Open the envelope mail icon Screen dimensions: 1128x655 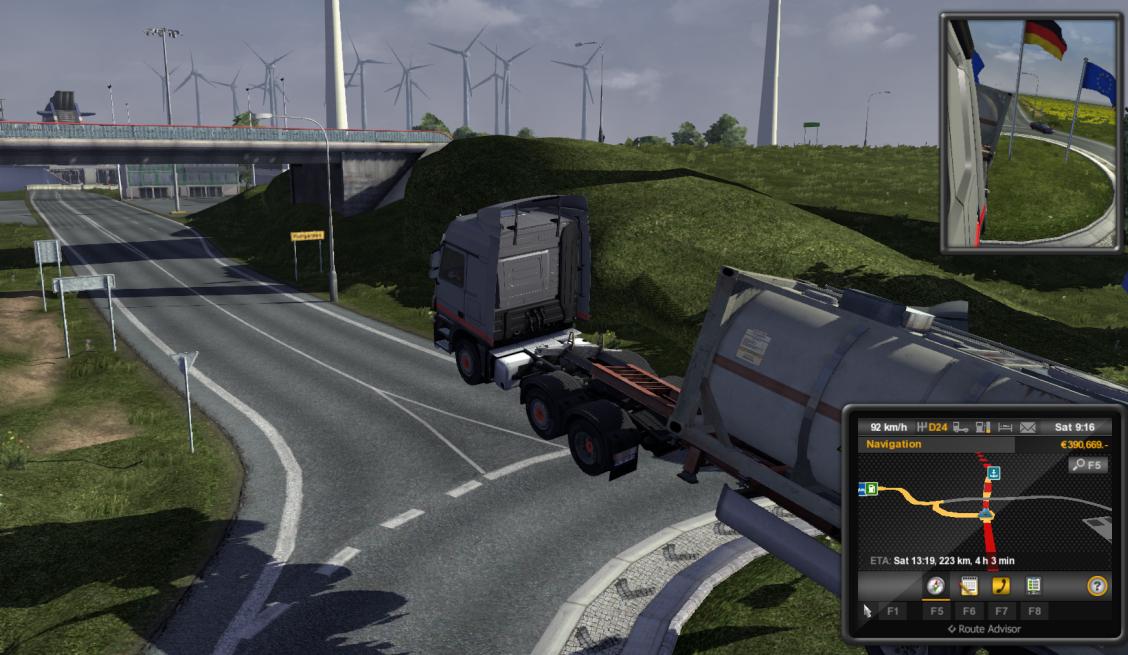click(x=1027, y=427)
